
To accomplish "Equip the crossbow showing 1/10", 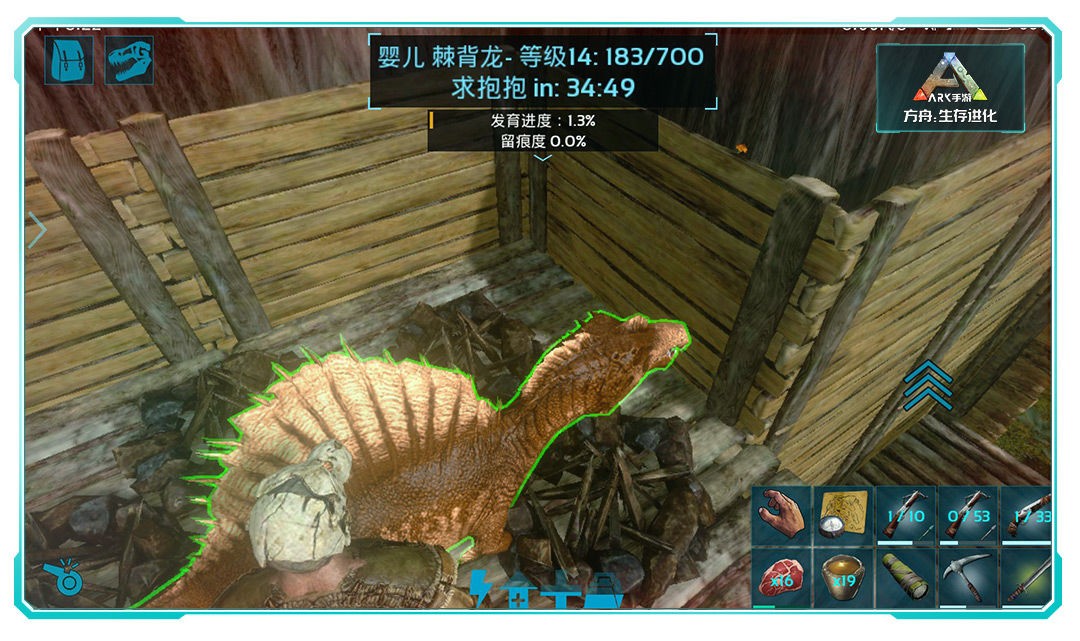I will pos(906,514).
